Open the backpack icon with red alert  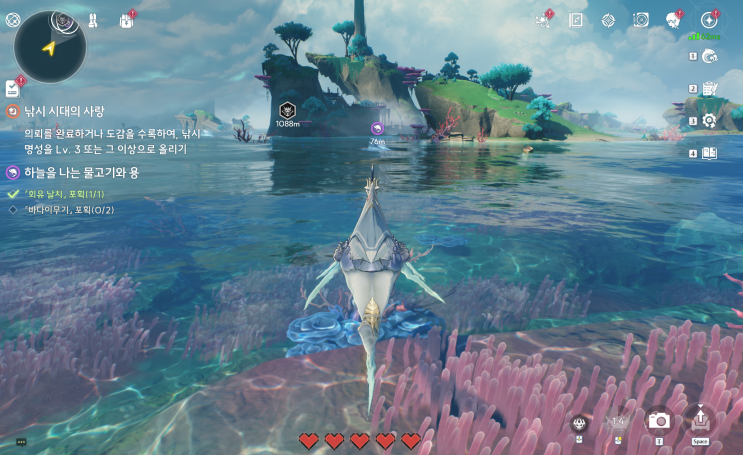point(127,20)
